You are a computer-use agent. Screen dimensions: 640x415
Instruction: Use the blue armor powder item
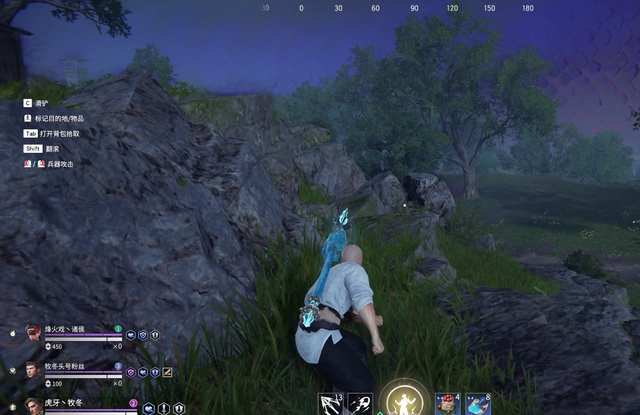pyautogui.click(x=478, y=405)
